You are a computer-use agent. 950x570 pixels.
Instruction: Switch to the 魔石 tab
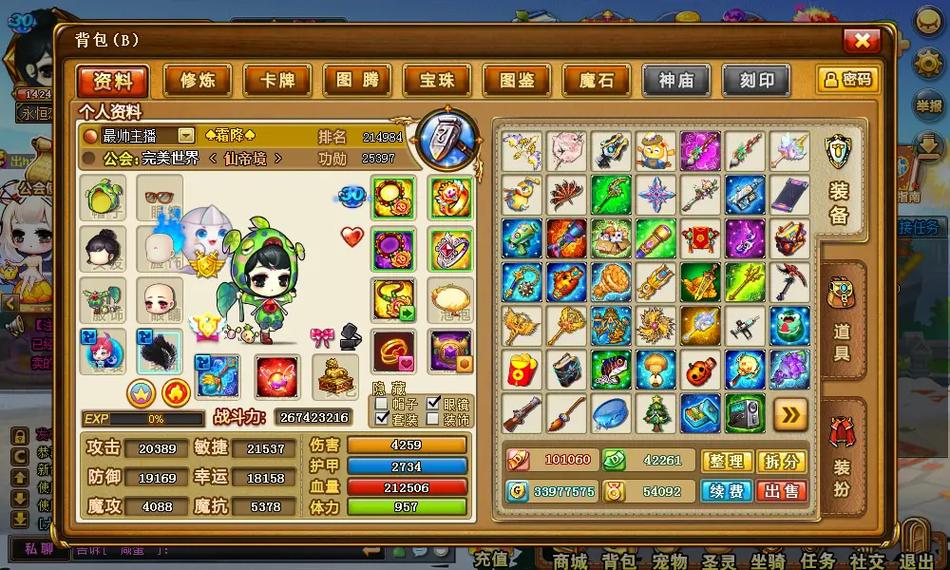coord(596,81)
